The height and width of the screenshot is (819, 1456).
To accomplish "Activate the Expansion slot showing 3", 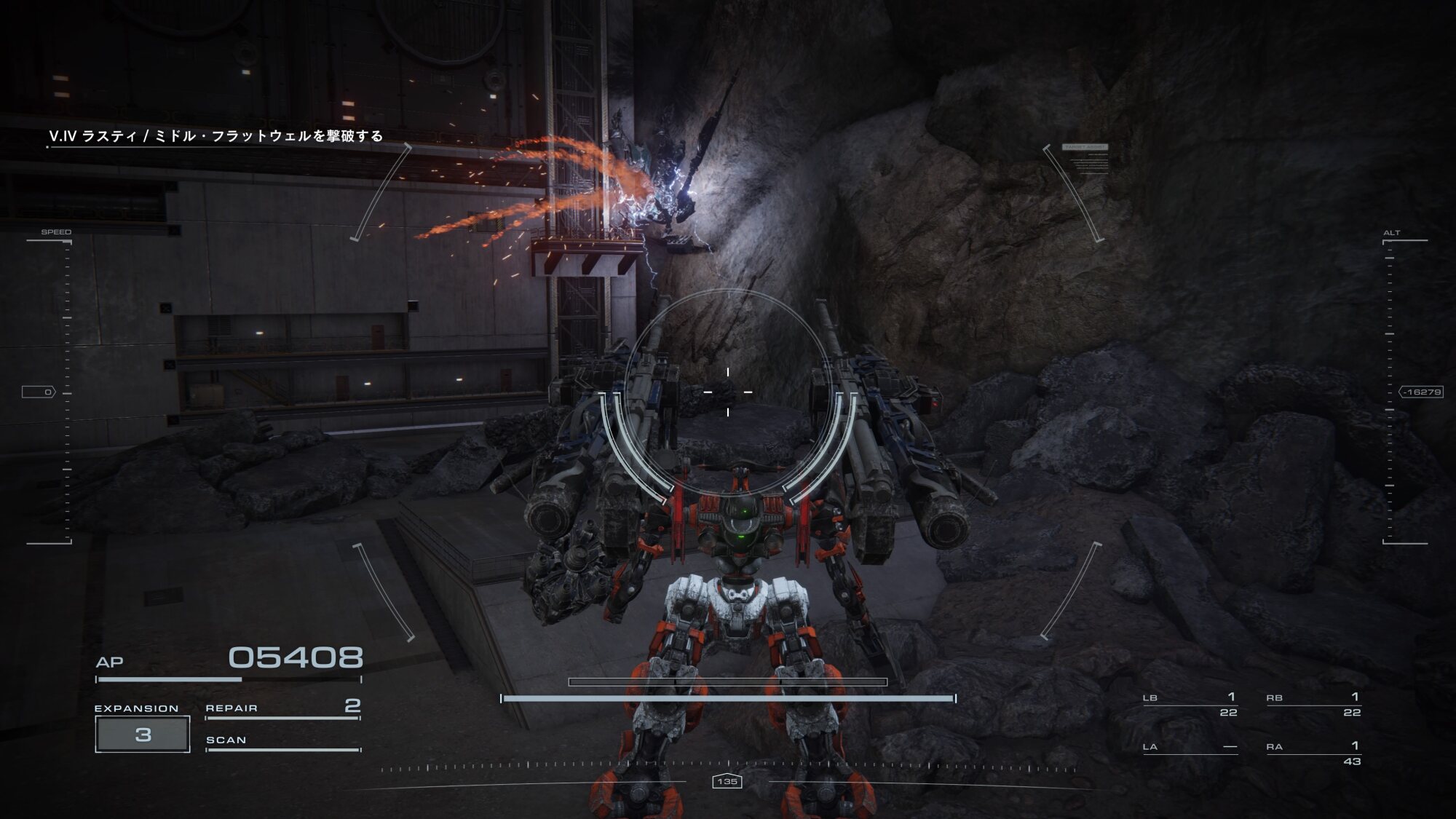I will point(143,734).
